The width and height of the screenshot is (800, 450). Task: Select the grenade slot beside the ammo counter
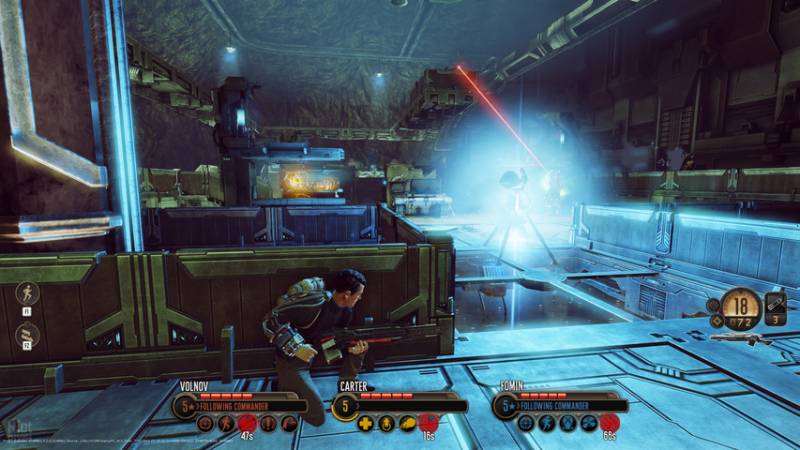776,305
